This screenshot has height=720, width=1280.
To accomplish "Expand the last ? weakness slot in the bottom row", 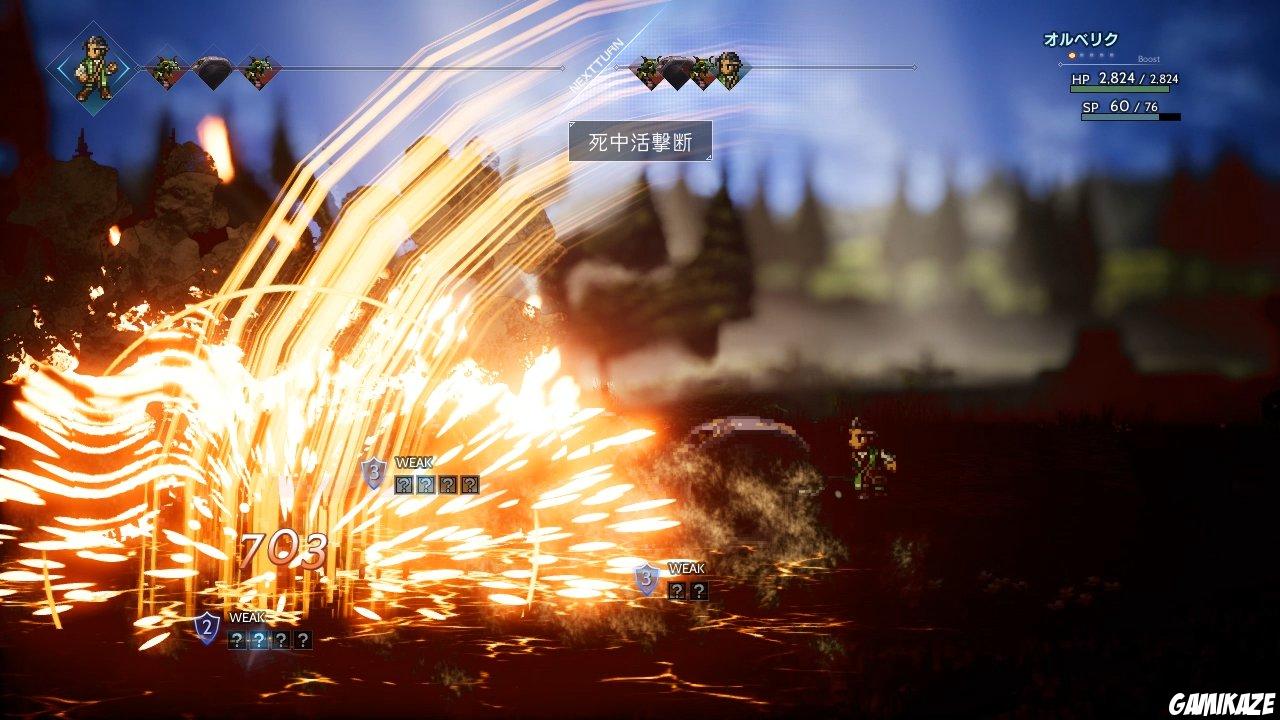I will 303,641.
